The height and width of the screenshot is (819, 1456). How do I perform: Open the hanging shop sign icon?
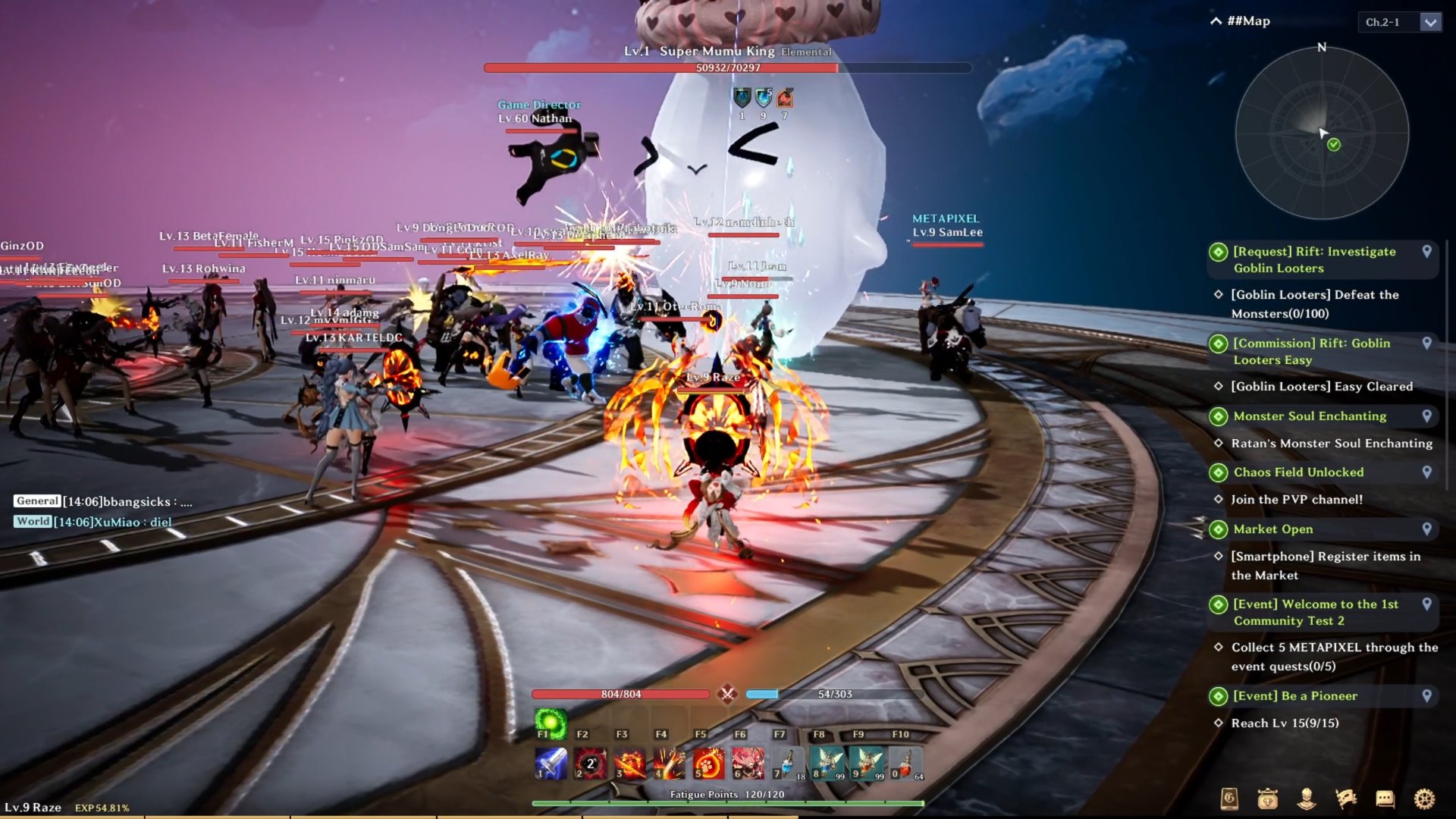(1267, 799)
